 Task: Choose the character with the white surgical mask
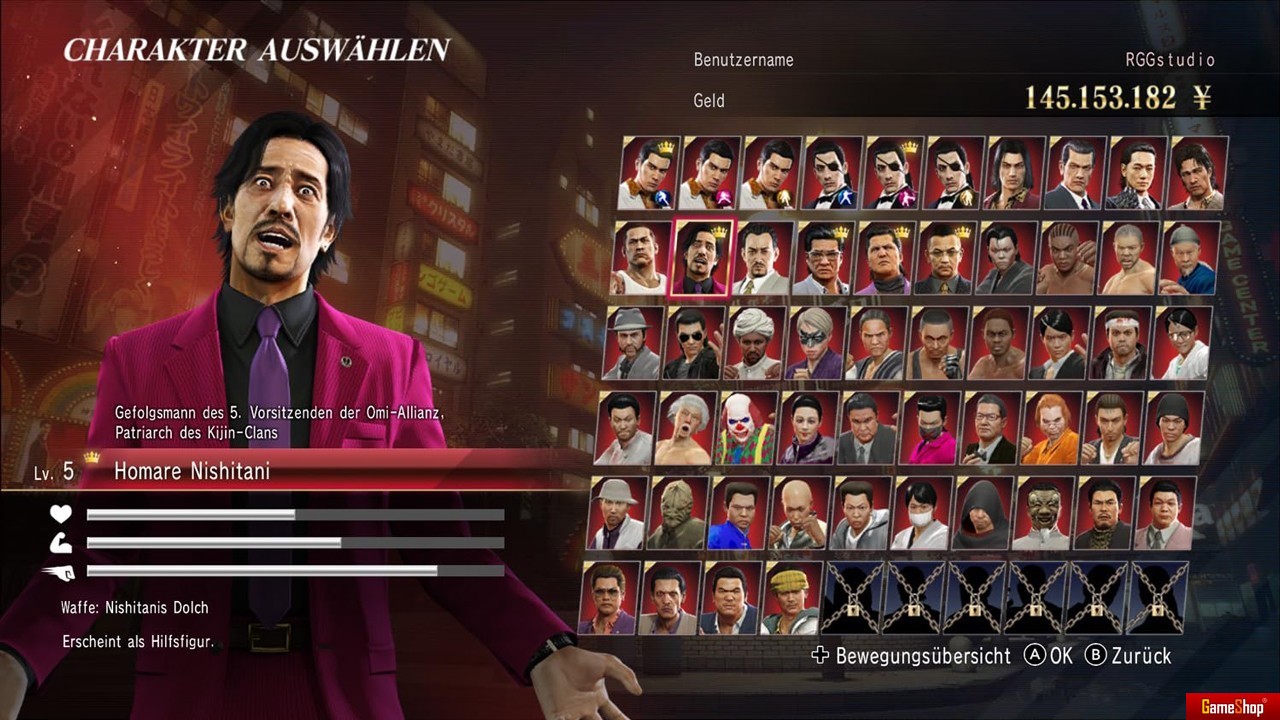point(922,513)
